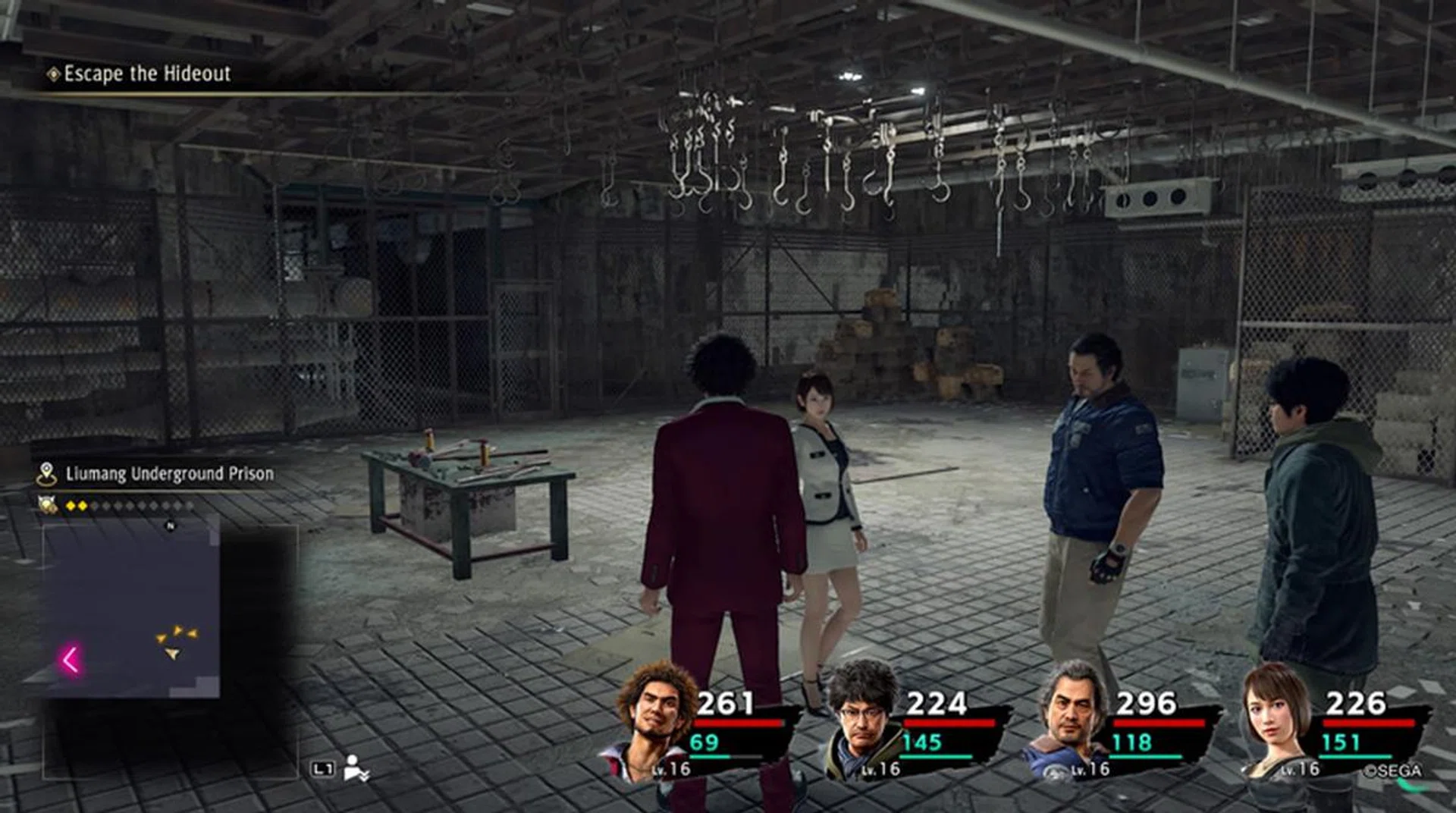Select the Liumang Underground Prison location label
This screenshot has width=1456, height=813.
coord(169,474)
